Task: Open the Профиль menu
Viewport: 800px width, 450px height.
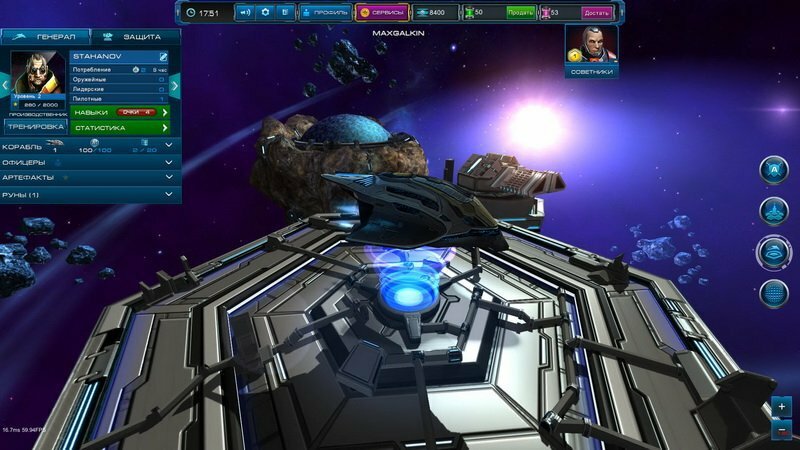Action: click(325, 12)
